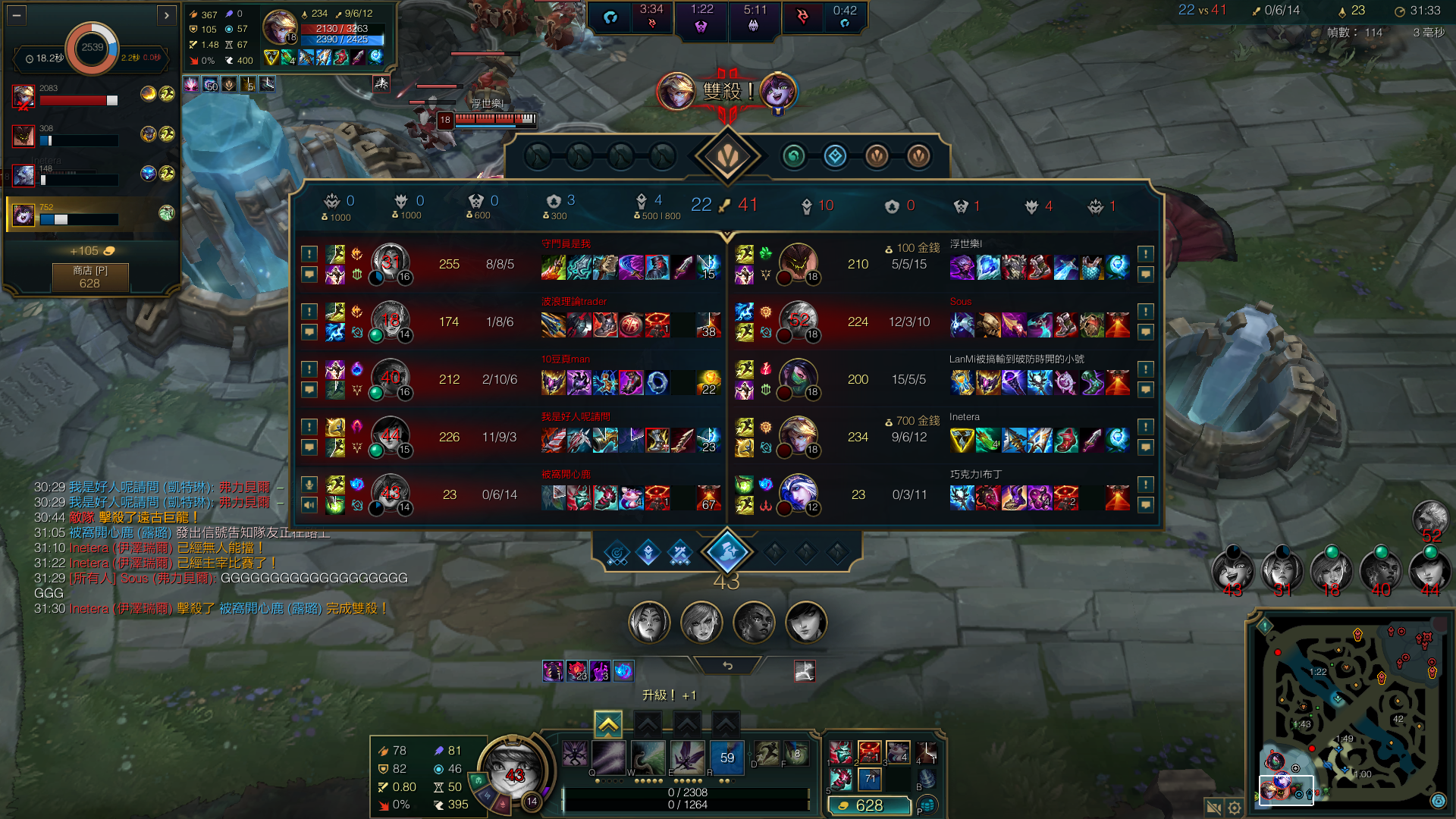Mute chat for enemy player Sous
This screenshot has width=1456, height=819.
click(1145, 331)
